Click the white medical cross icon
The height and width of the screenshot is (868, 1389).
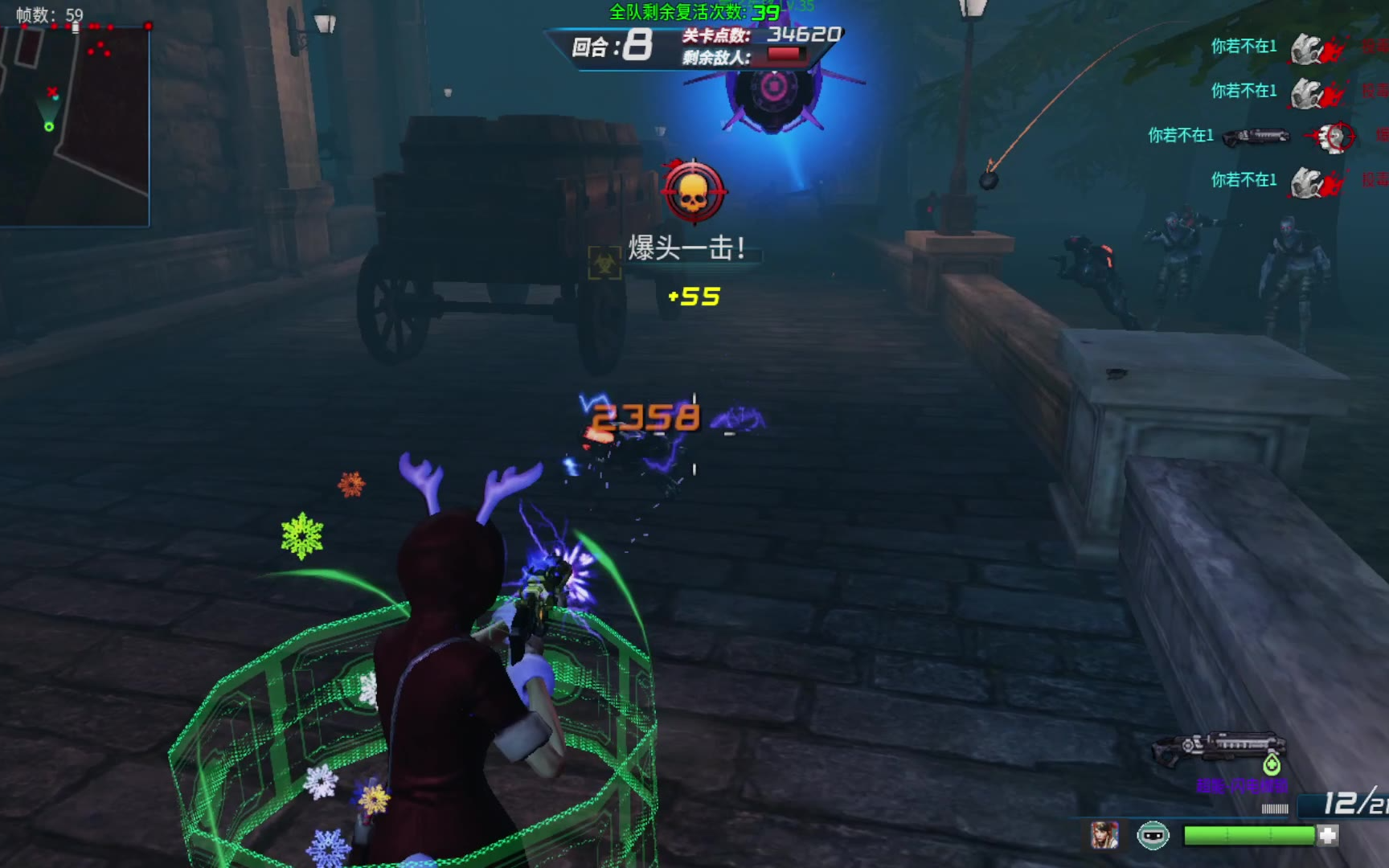pyautogui.click(x=1328, y=836)
